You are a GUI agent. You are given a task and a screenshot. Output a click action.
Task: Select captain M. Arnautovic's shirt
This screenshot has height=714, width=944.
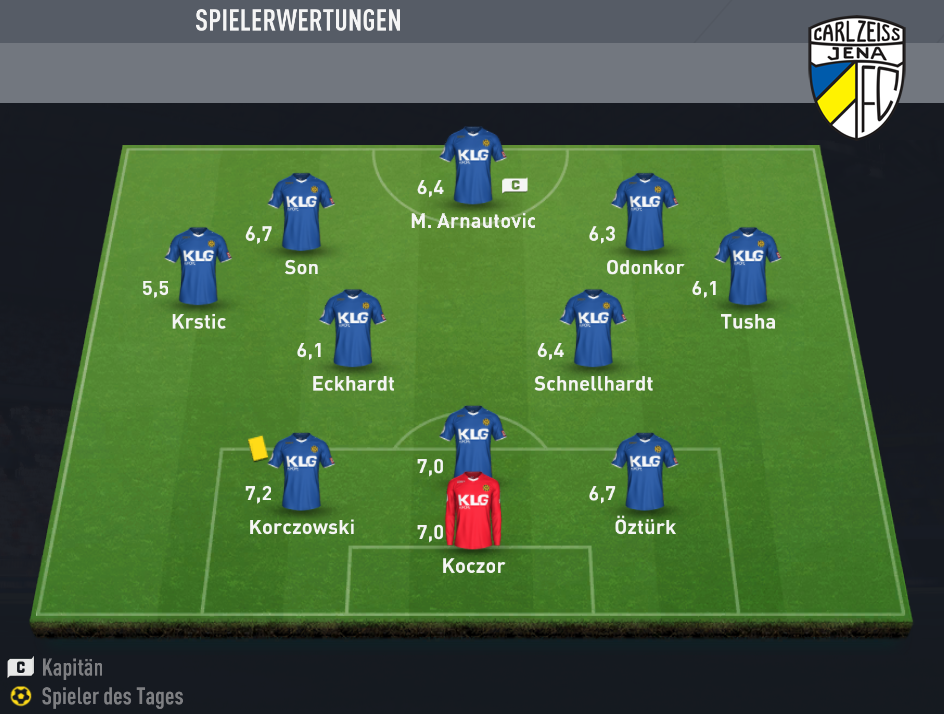click(472, 164)
